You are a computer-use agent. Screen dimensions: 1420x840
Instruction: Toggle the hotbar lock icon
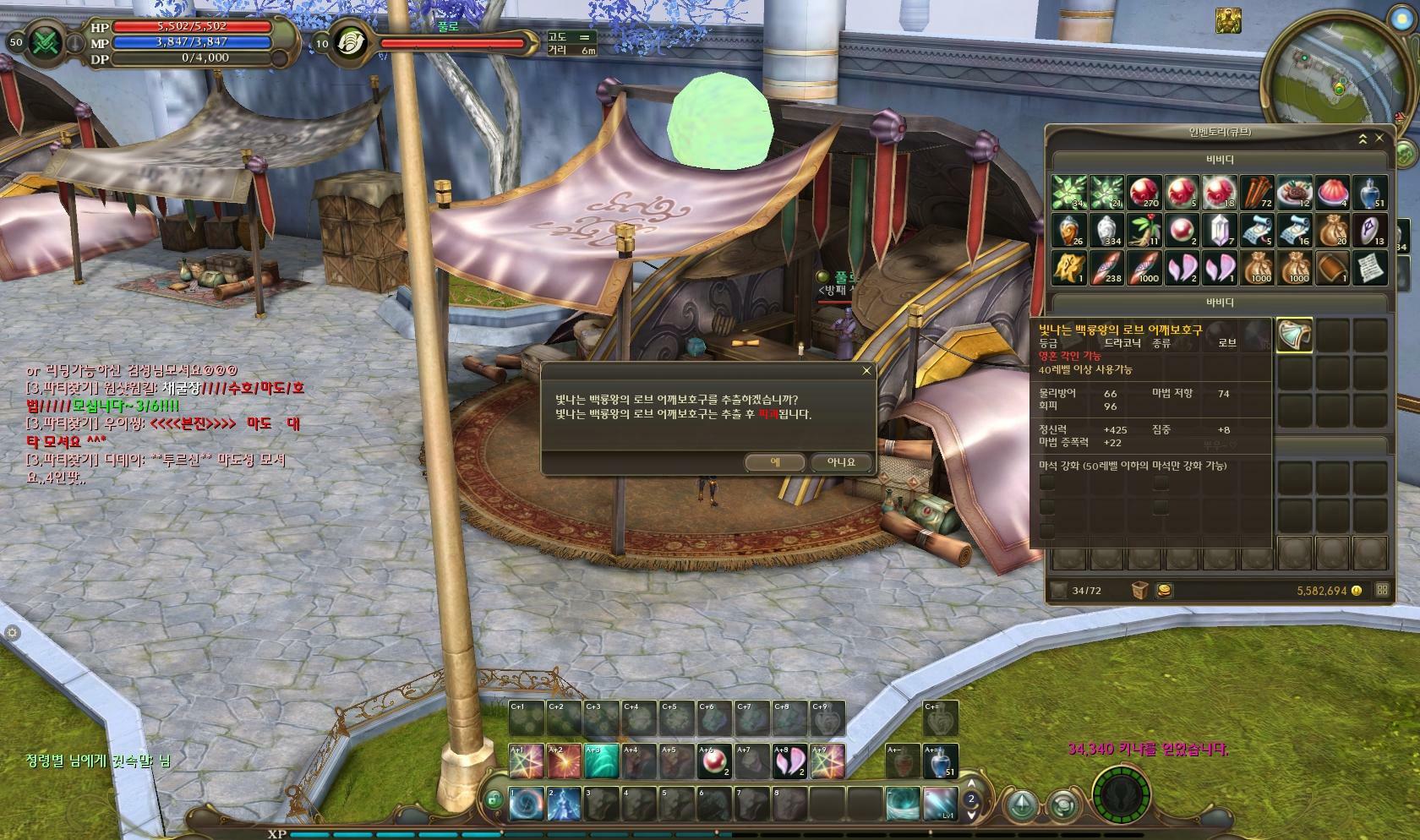(x=493, y=797)
